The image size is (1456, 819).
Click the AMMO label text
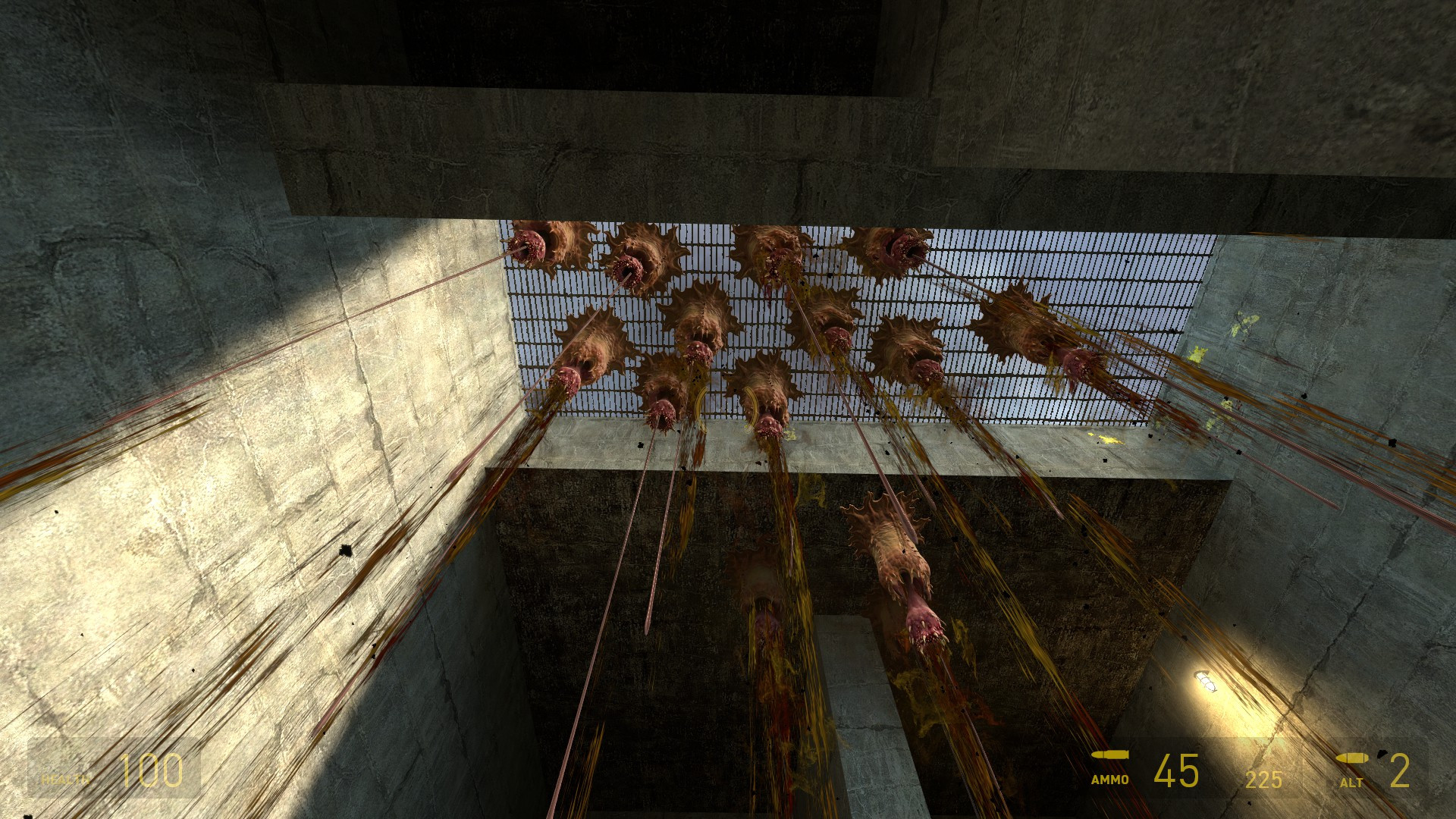point(1109,780)
